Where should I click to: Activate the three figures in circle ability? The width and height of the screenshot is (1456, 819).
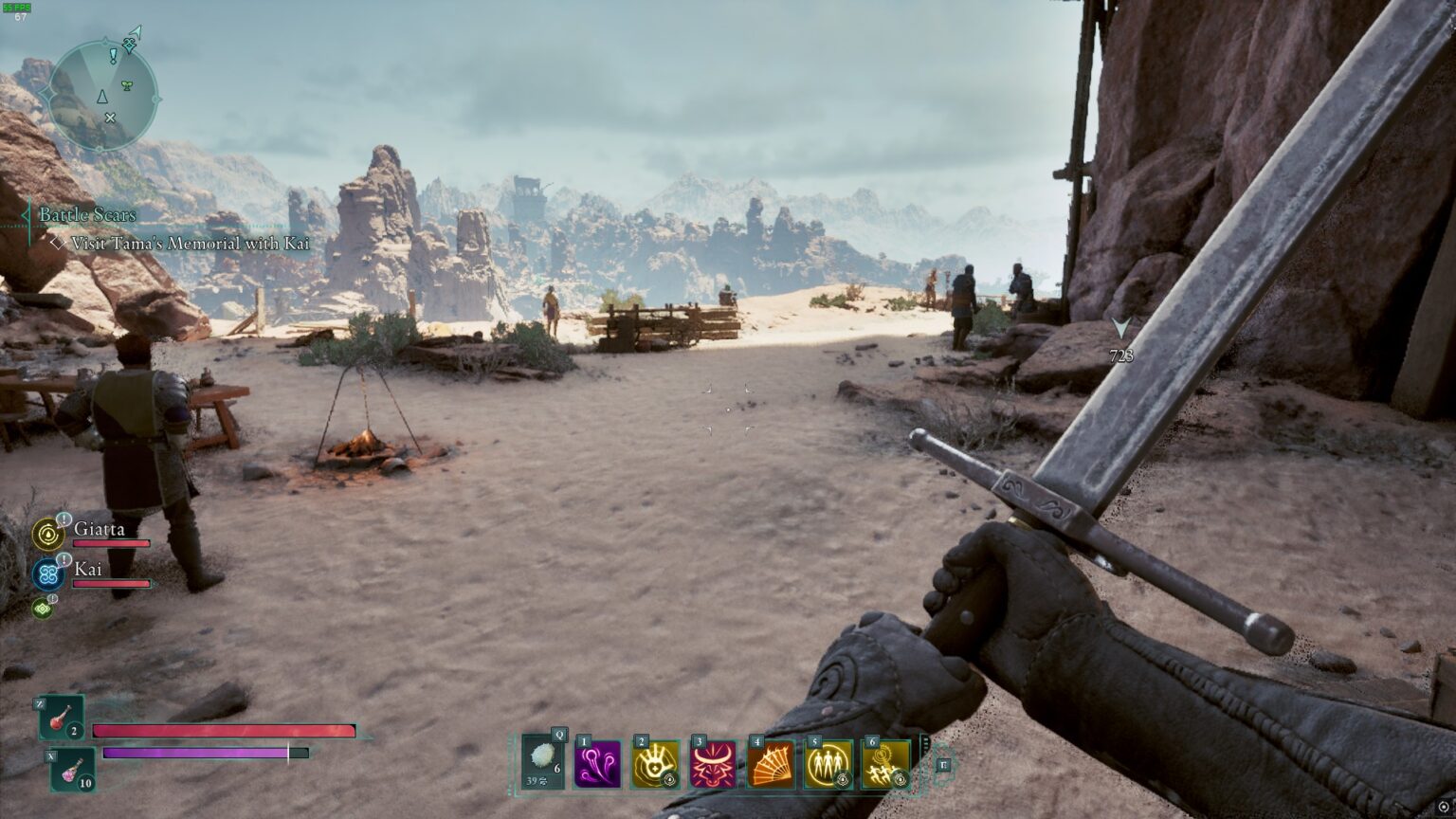click(828, 764)
